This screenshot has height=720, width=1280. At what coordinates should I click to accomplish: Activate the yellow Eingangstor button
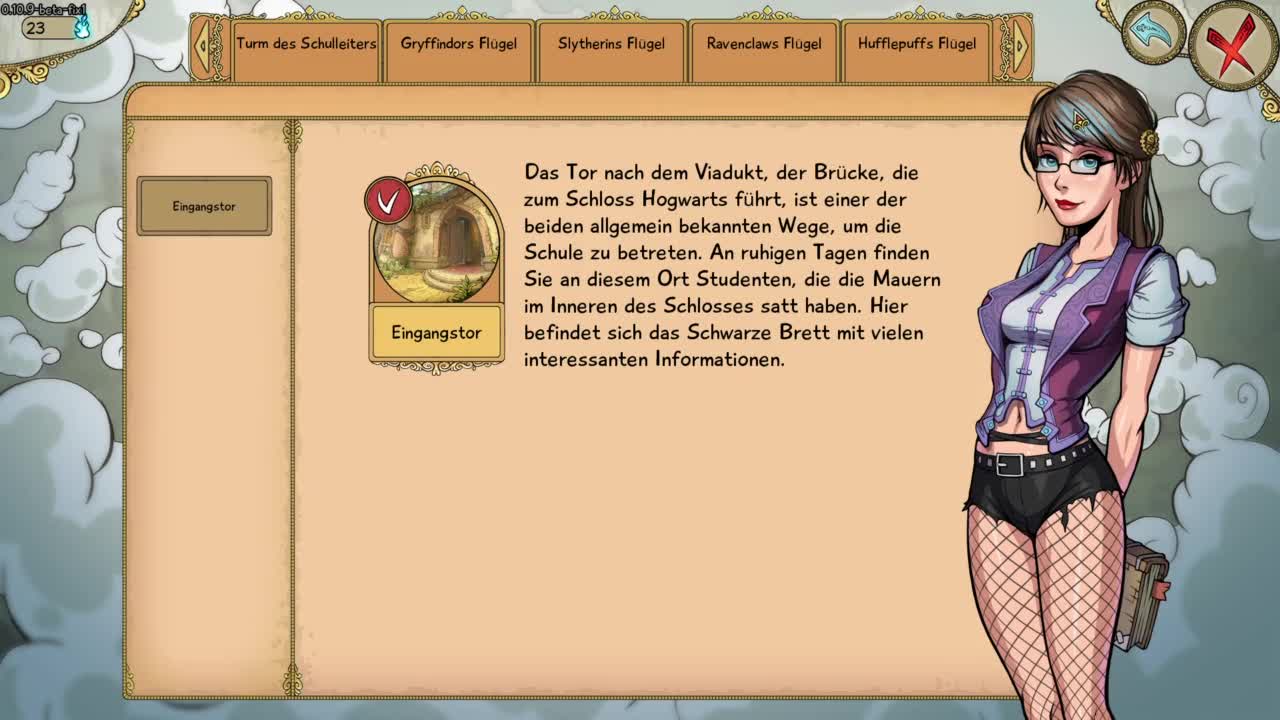point(436,333)
